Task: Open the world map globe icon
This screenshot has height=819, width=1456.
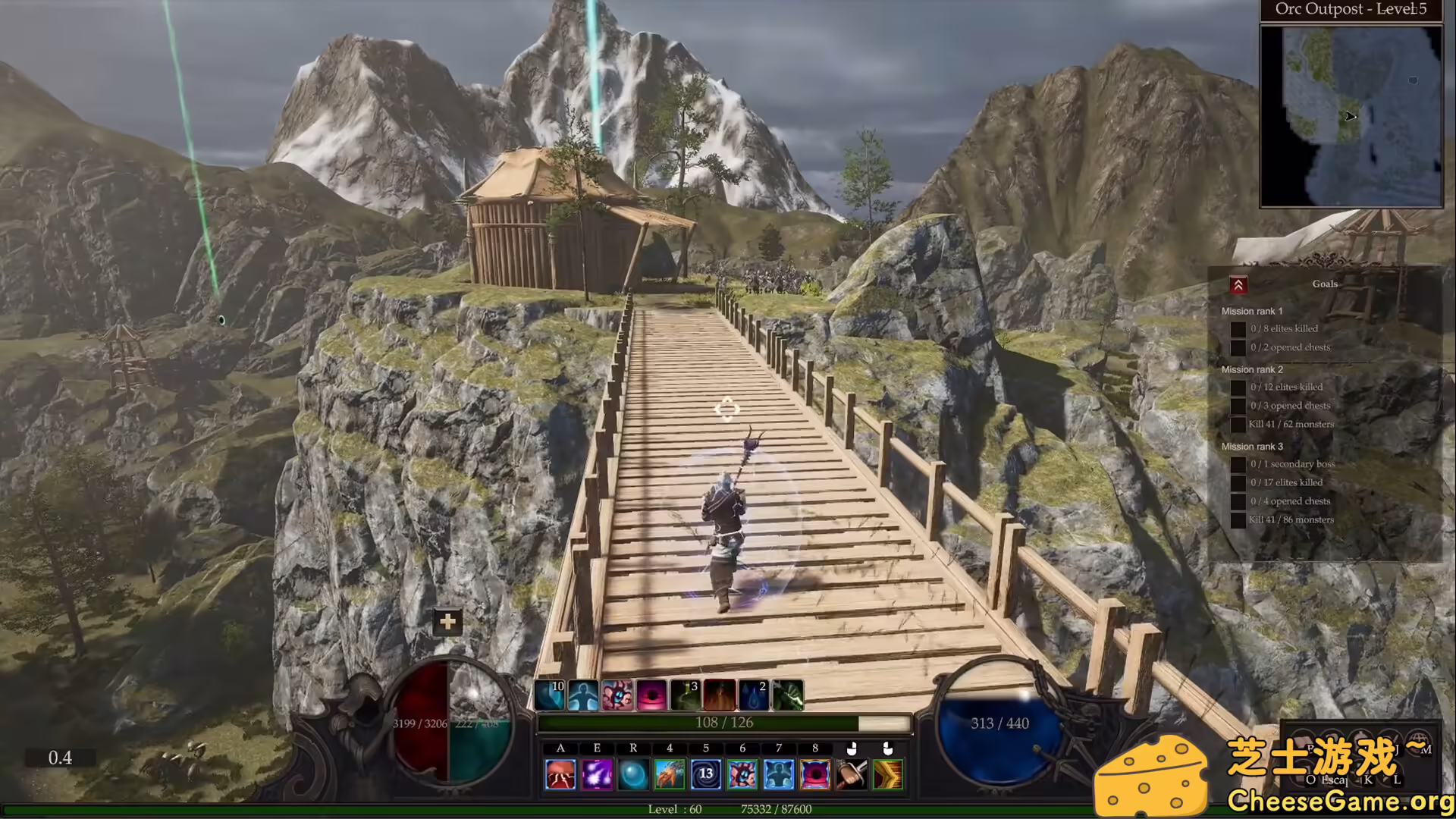Action: click(x=1418, y=742)
